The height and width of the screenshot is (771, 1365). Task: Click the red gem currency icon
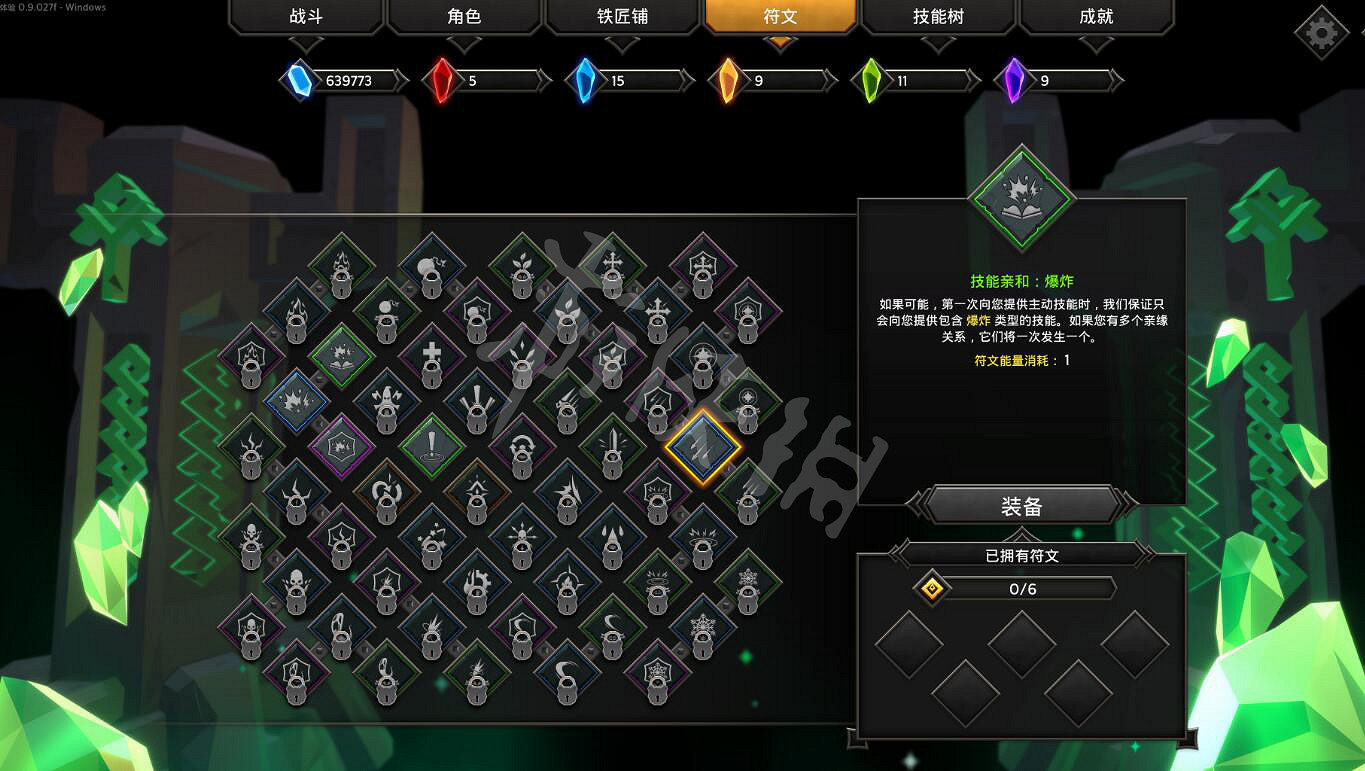pyautogui.click(x=441, y=80)
